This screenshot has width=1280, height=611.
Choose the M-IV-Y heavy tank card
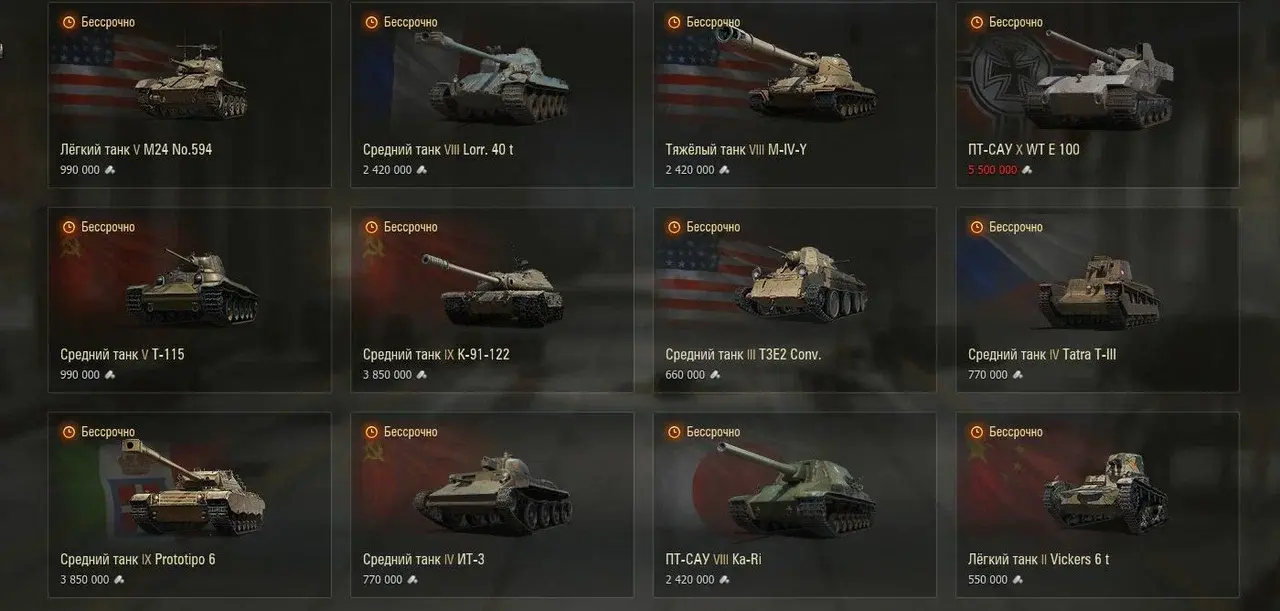coord(795,95)
